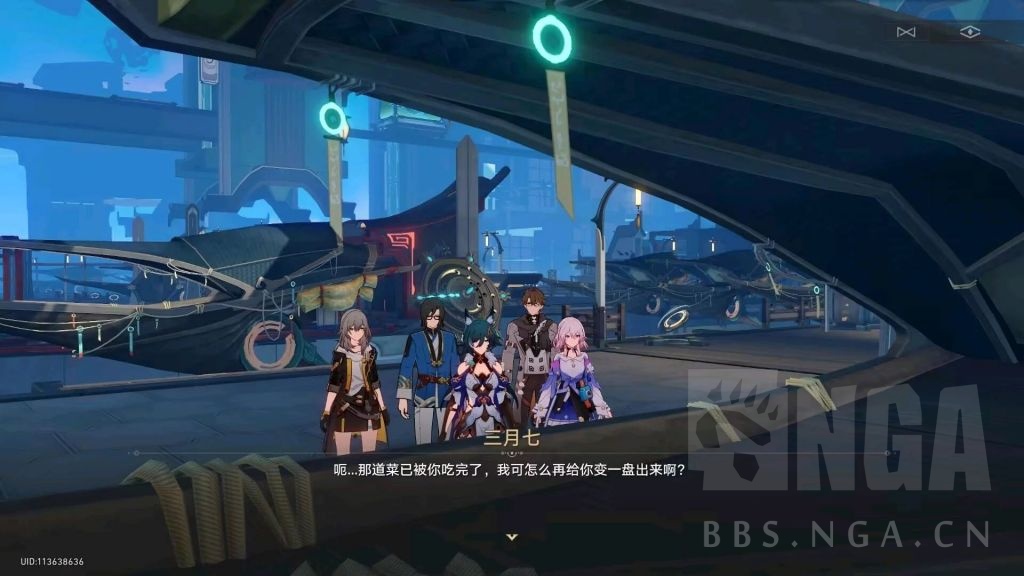Continue the dialogue via the down arrow
The width and height of the screenshot is (1024, 576).
click(x=512, y=537)
